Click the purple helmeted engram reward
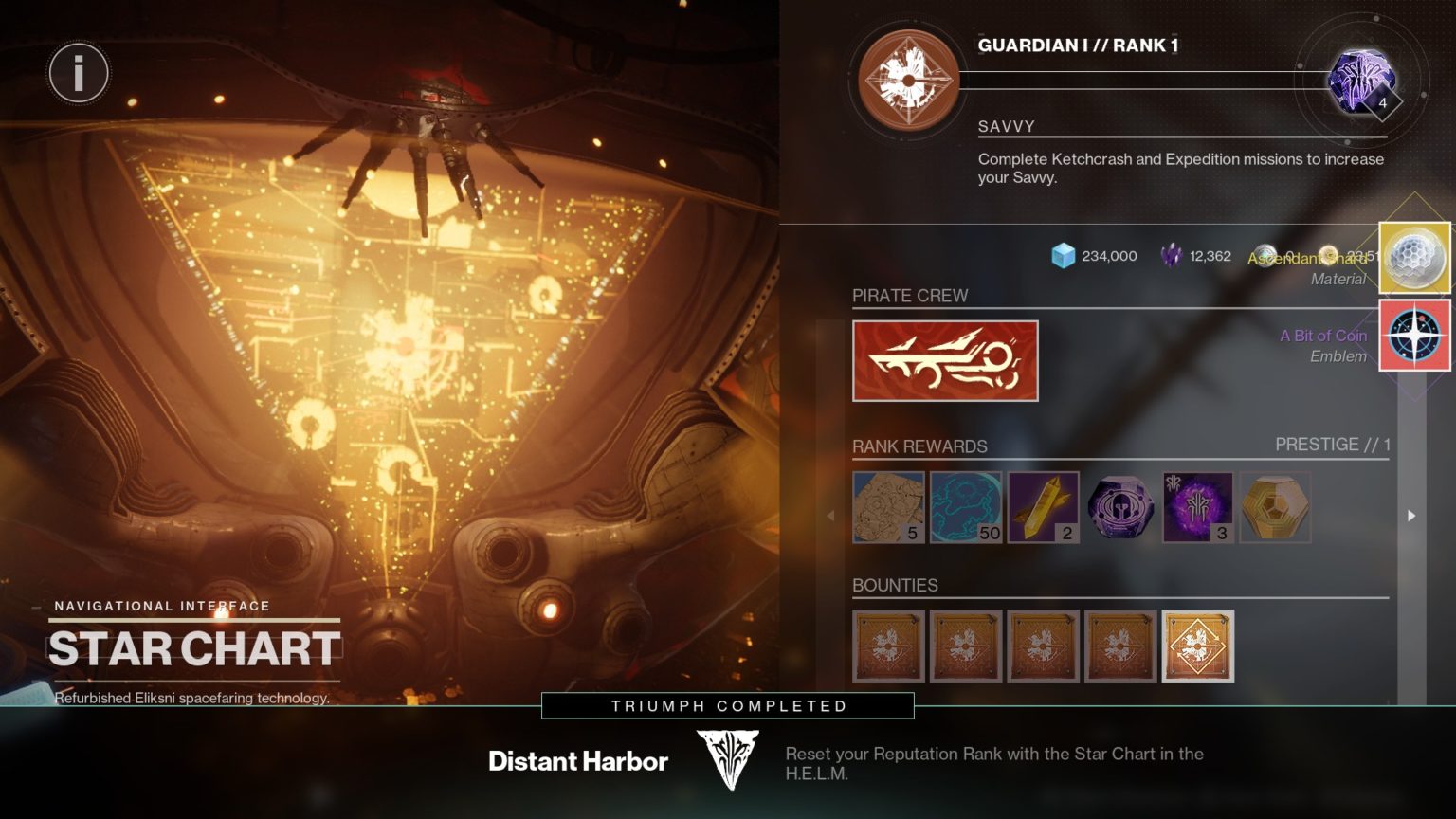Screen dimensions: 1456x819 [x=1120, y=506]
